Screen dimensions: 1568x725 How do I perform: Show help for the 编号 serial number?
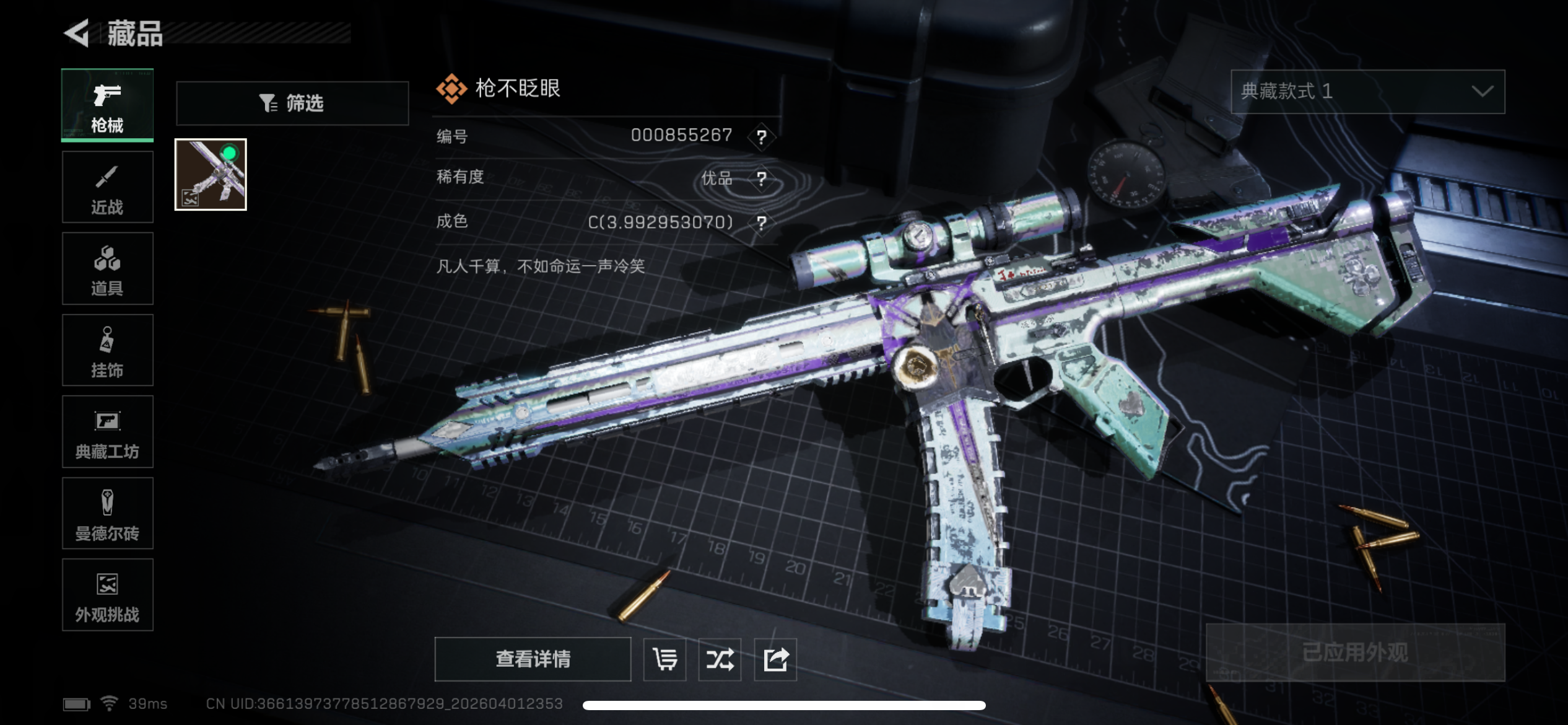click(x=762, y=136)
